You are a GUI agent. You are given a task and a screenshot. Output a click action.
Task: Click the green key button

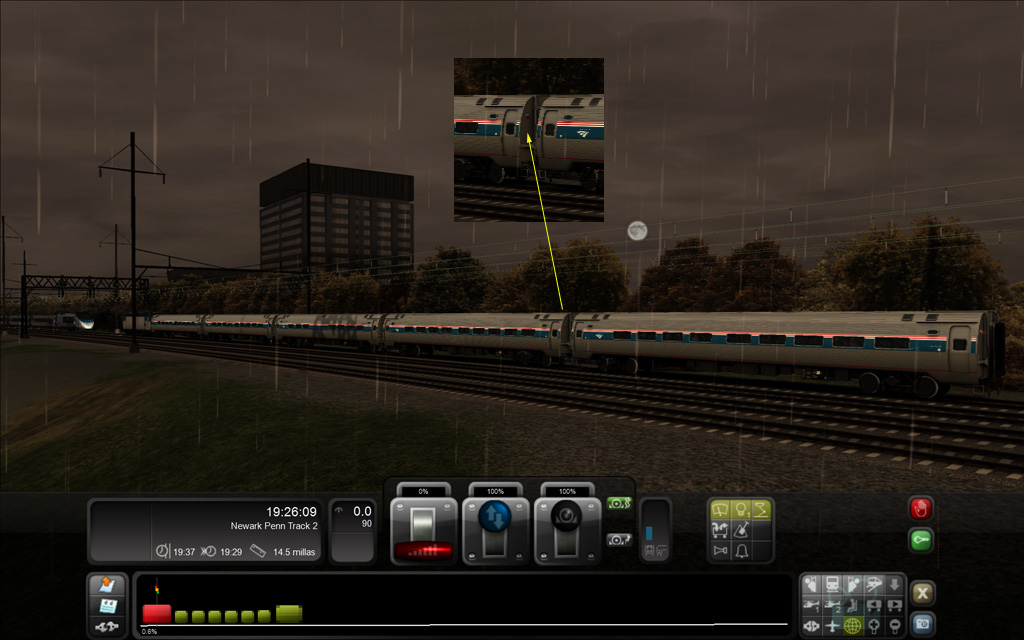pyautogui.click(x=921, y=540)
